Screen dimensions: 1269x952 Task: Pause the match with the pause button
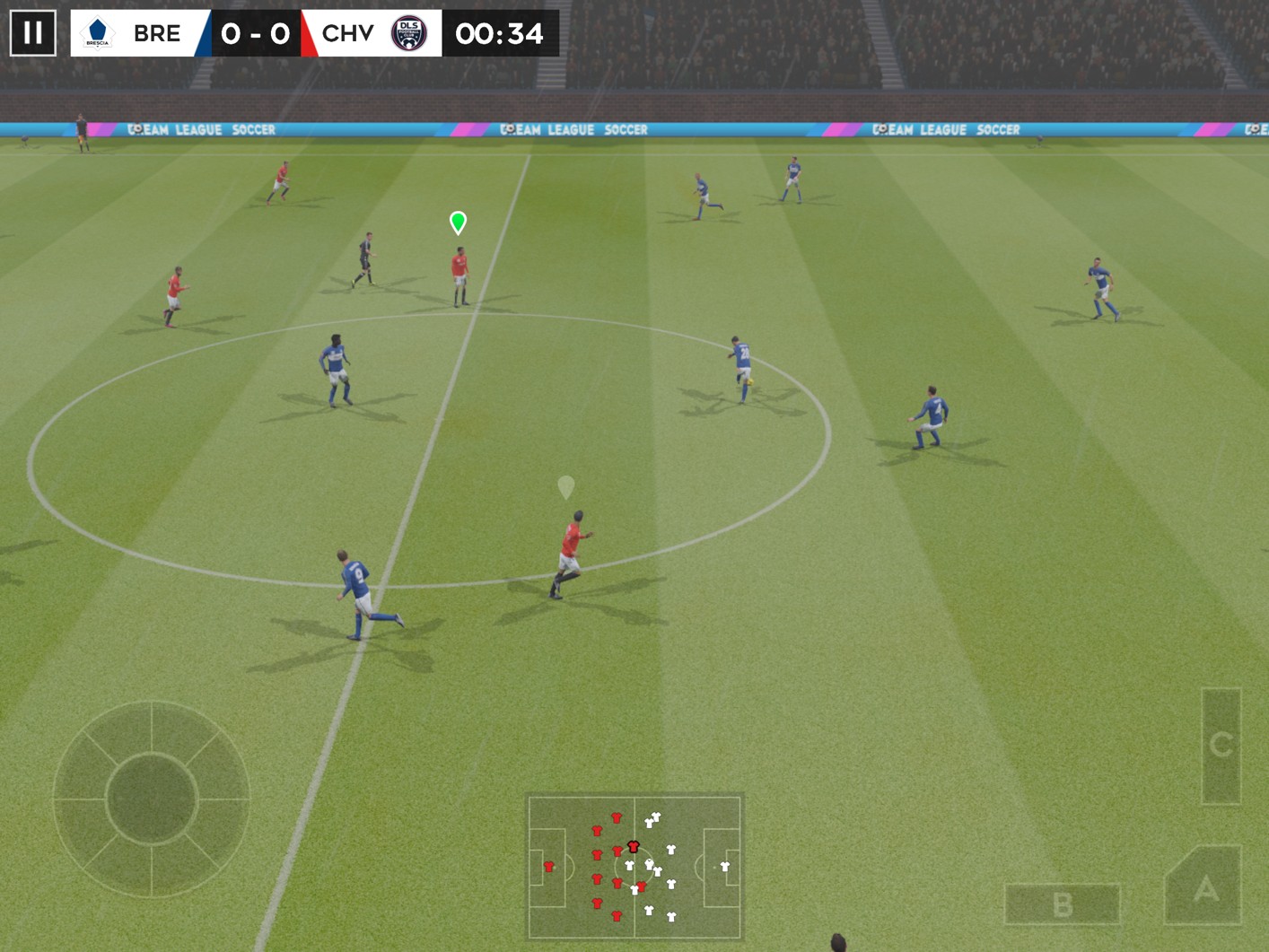tap(33, 33)
